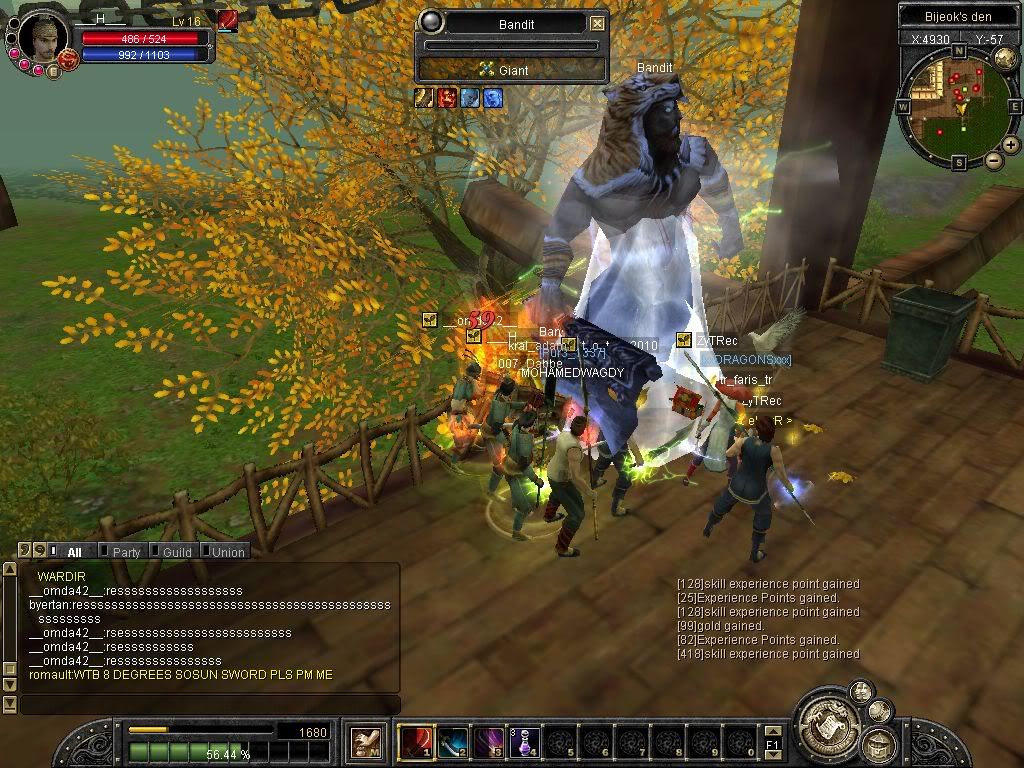The image size is (1024, 768).
Task: Show the All chat tab
Action: pos(74,551)
